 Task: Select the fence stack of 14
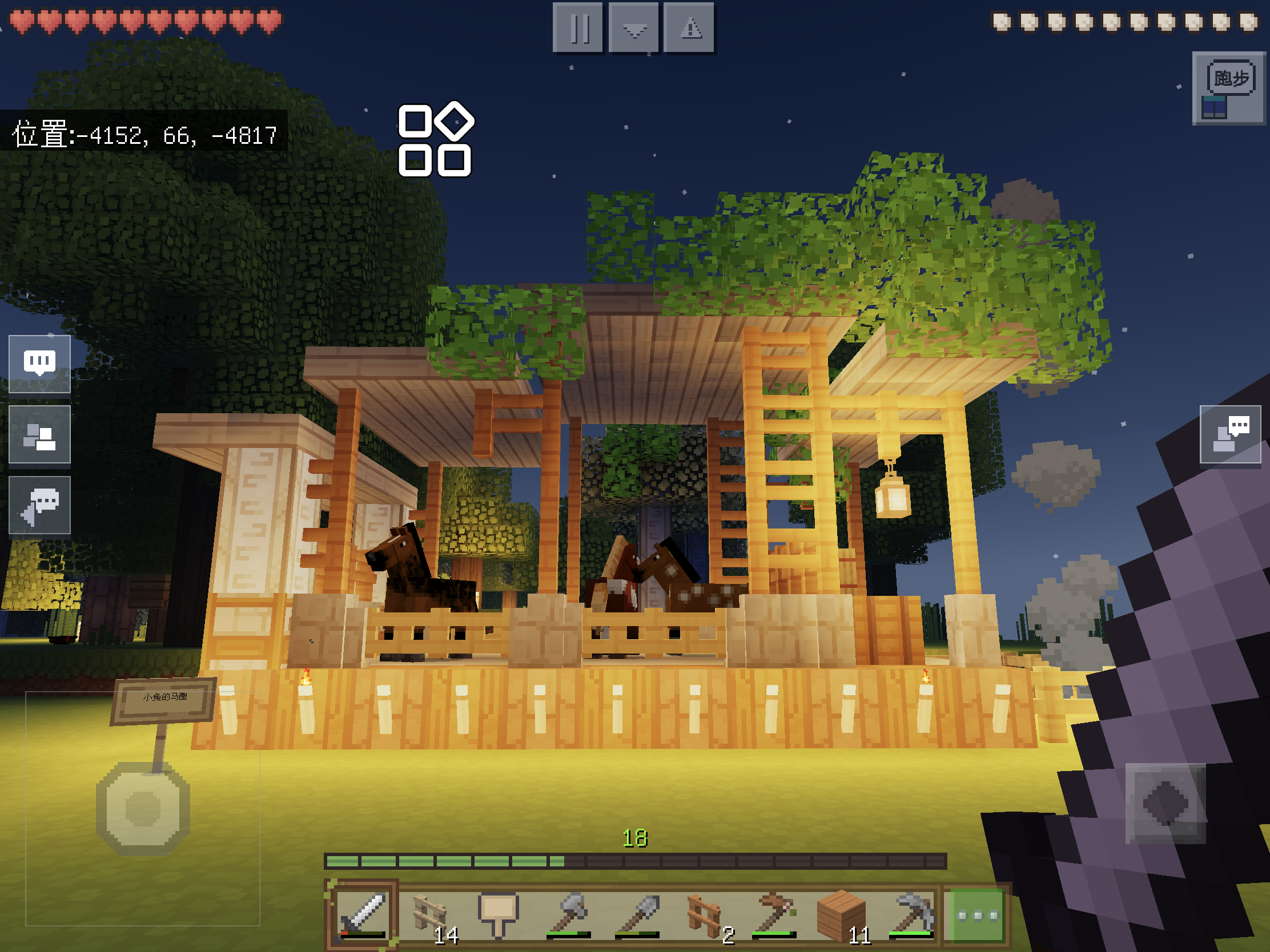click(x=431, y=915)
